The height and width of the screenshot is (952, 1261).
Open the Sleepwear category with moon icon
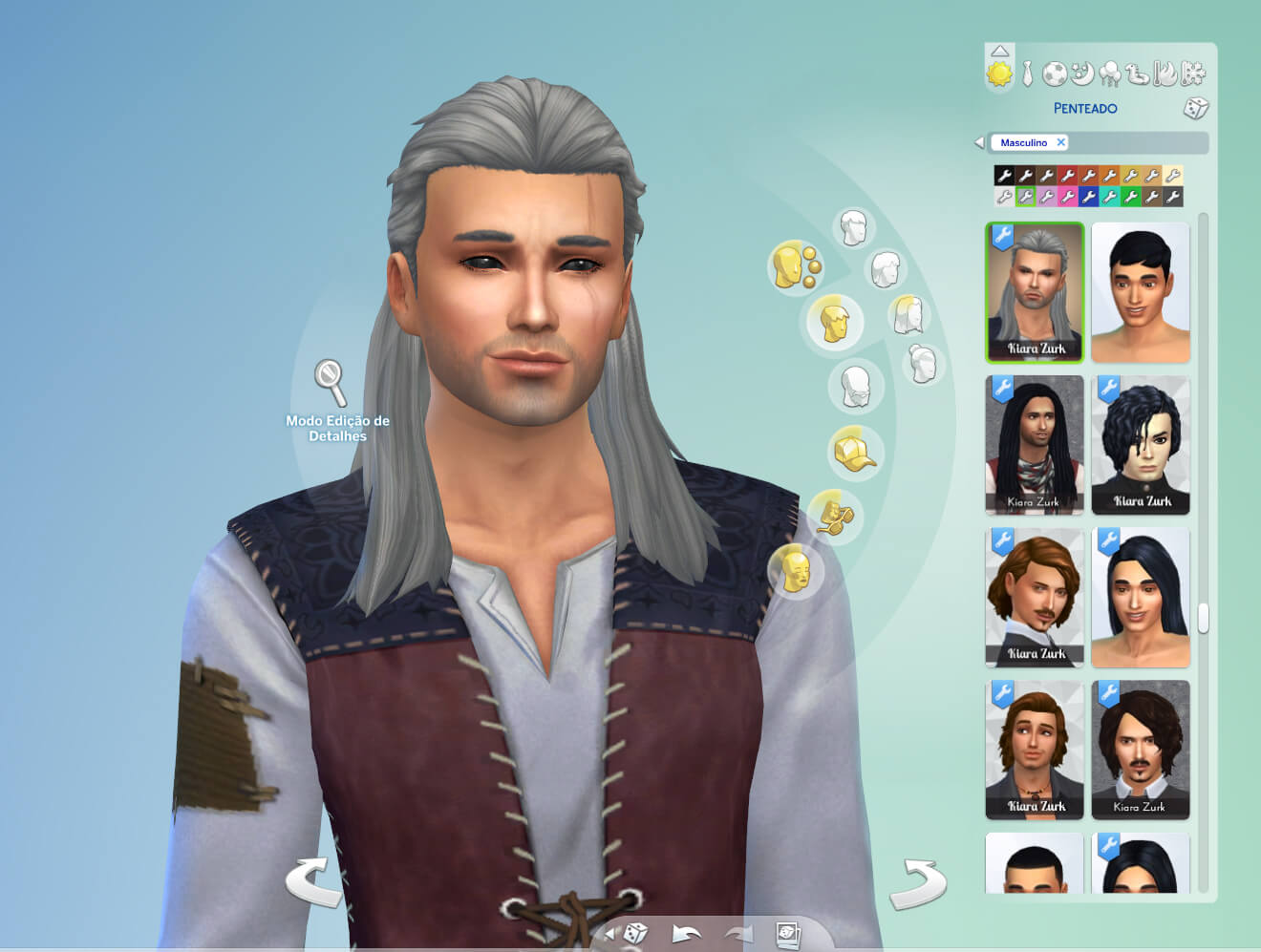[1080, 72]
